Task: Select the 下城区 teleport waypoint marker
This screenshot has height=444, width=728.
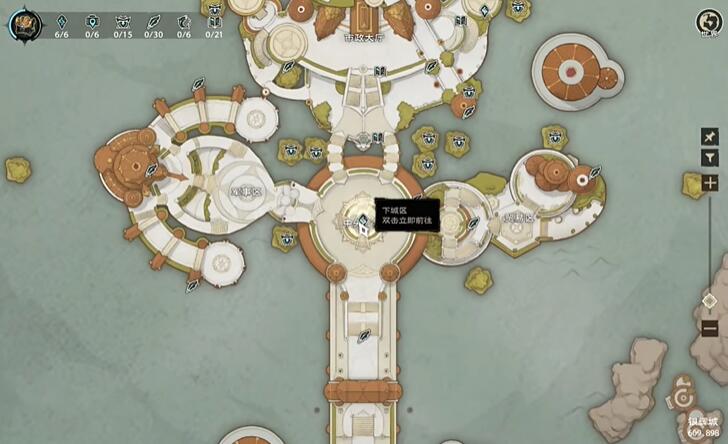Action: [358, 223]
